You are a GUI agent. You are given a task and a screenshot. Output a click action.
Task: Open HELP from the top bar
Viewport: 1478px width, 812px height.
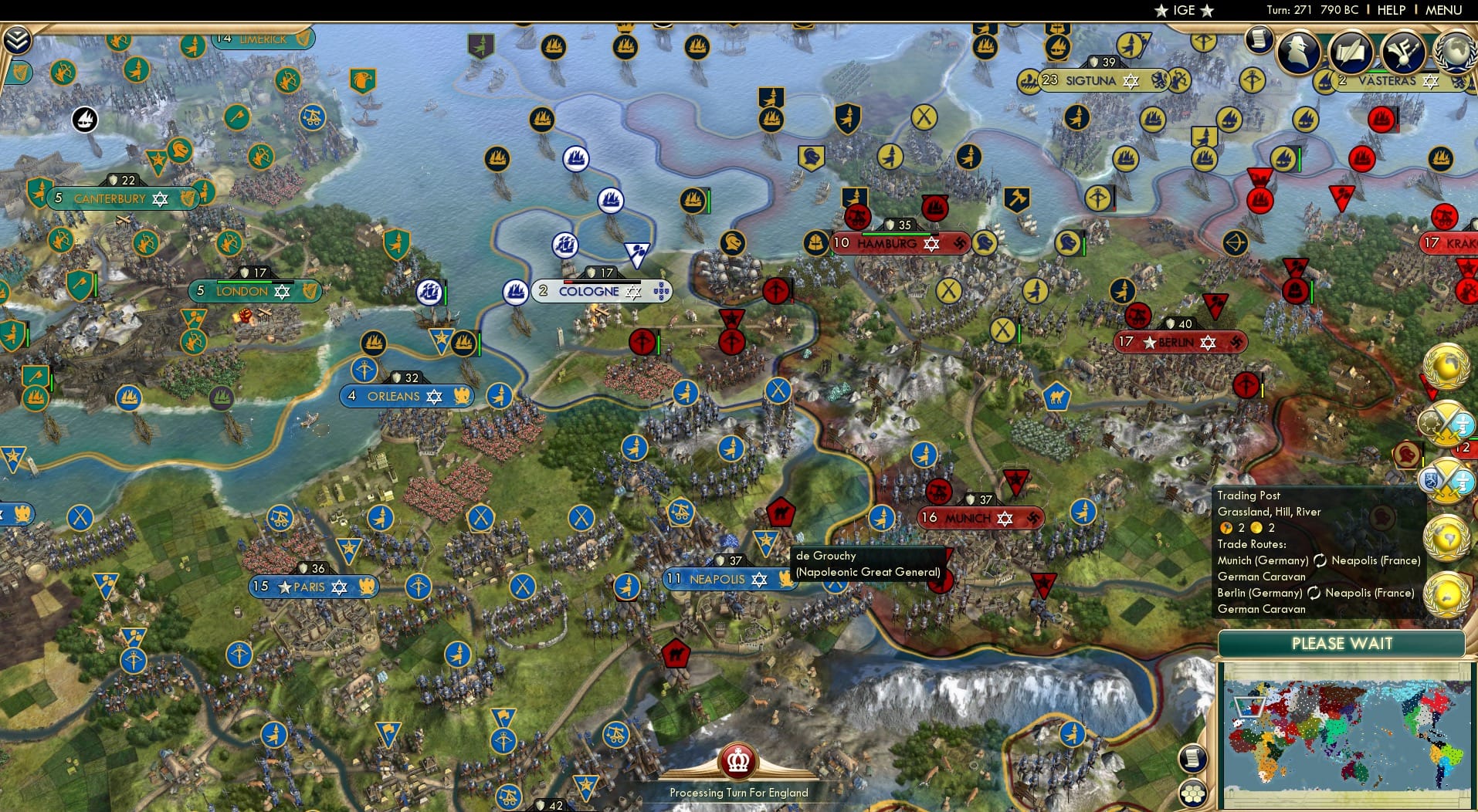click(1390, 10)
